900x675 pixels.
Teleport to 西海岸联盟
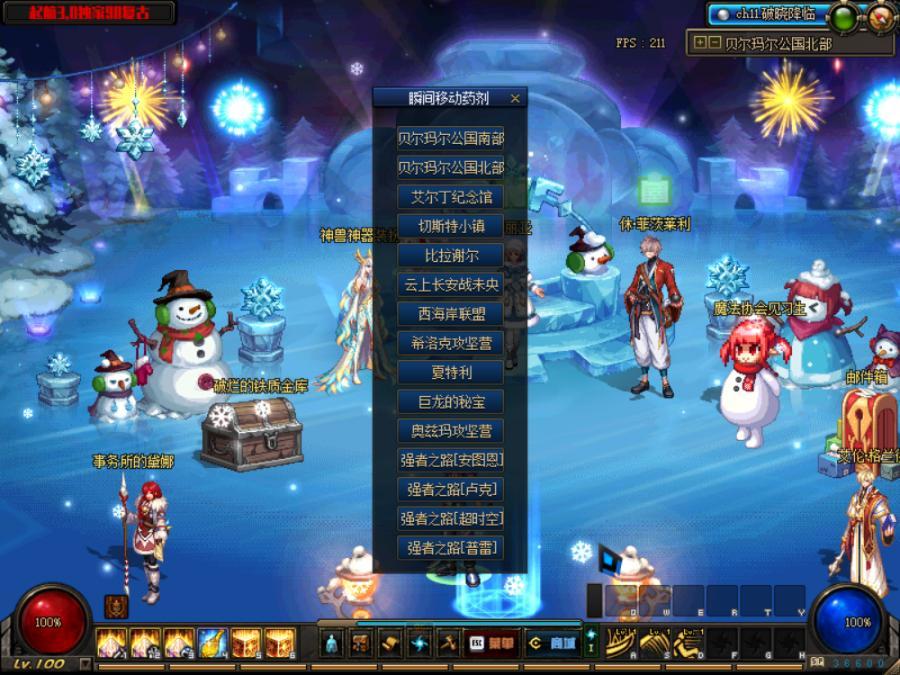(x=450, y=314)
